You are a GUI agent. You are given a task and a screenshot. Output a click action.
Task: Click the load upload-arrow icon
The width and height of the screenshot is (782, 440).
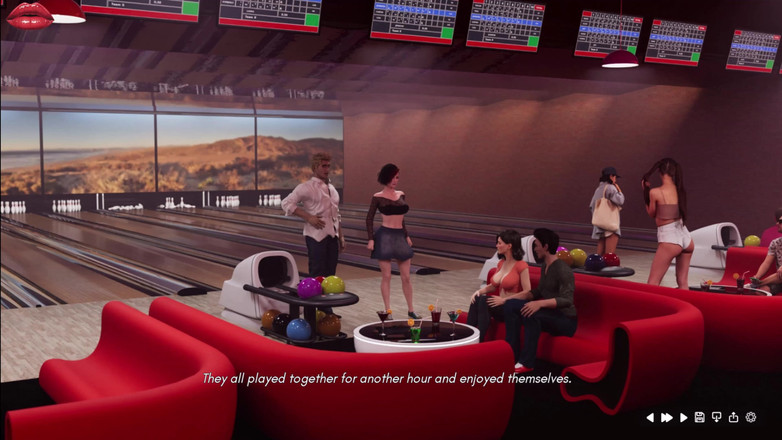click(734, 418)
